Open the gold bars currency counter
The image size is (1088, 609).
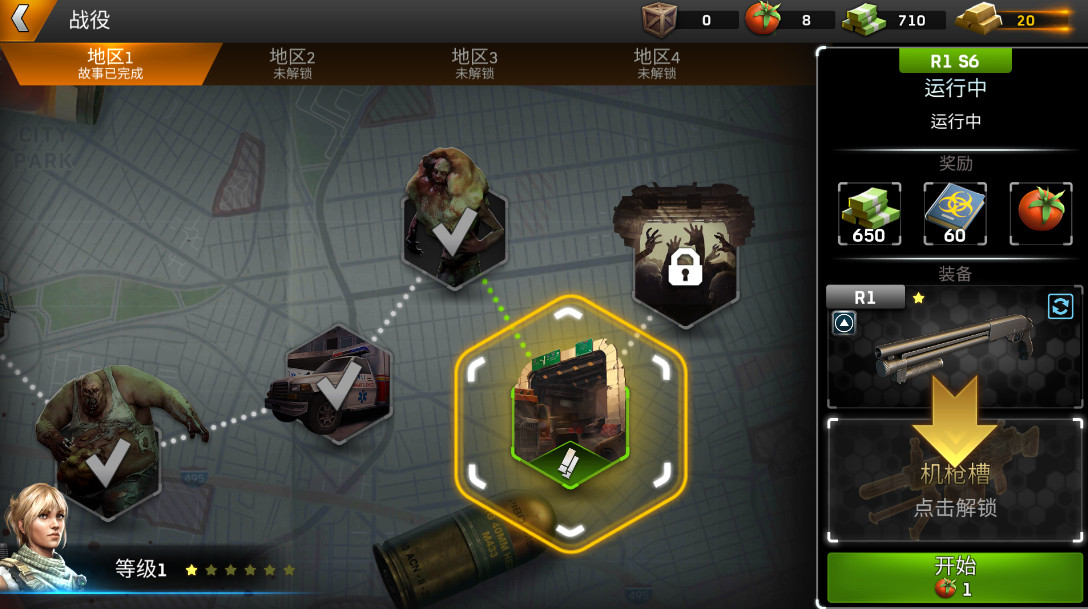click(x=1012, y=19)
